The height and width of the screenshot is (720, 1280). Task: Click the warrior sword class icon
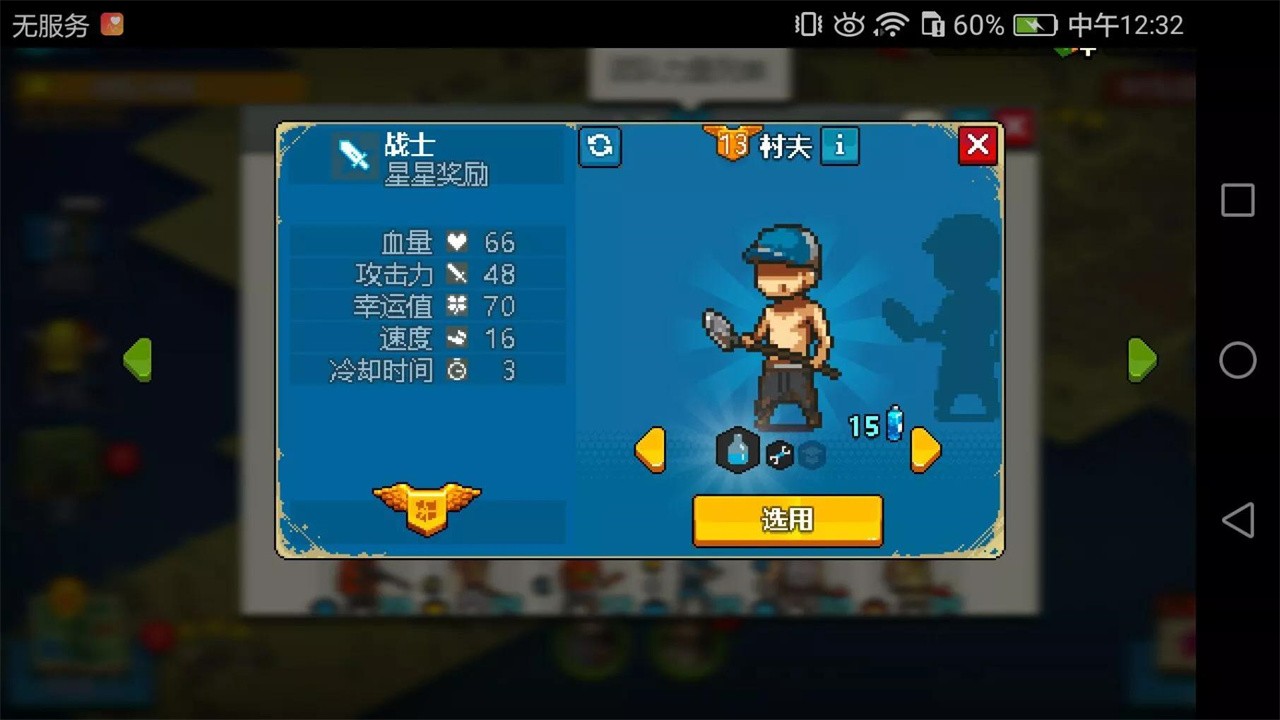tap(355, 154)
